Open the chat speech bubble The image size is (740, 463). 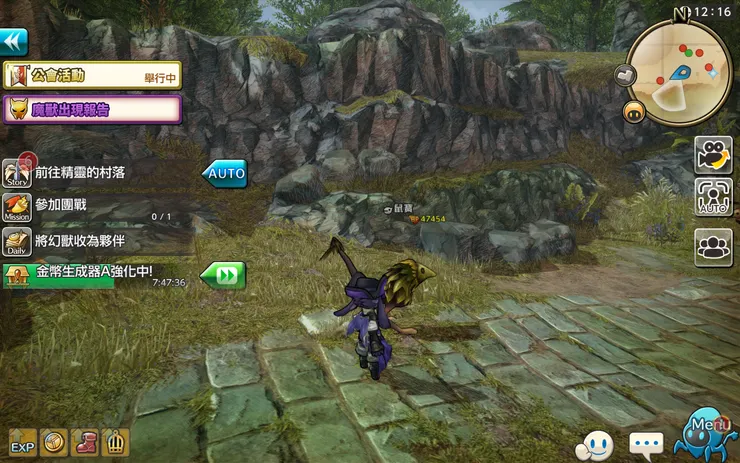click(x=646, y=441)
